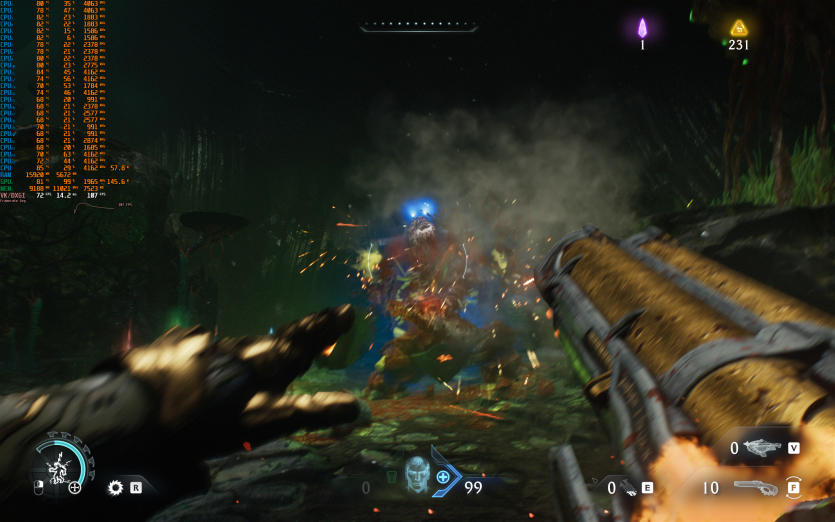
Task: Activate the gear-shaped ability icon
Action: click(x=115, y=487)
